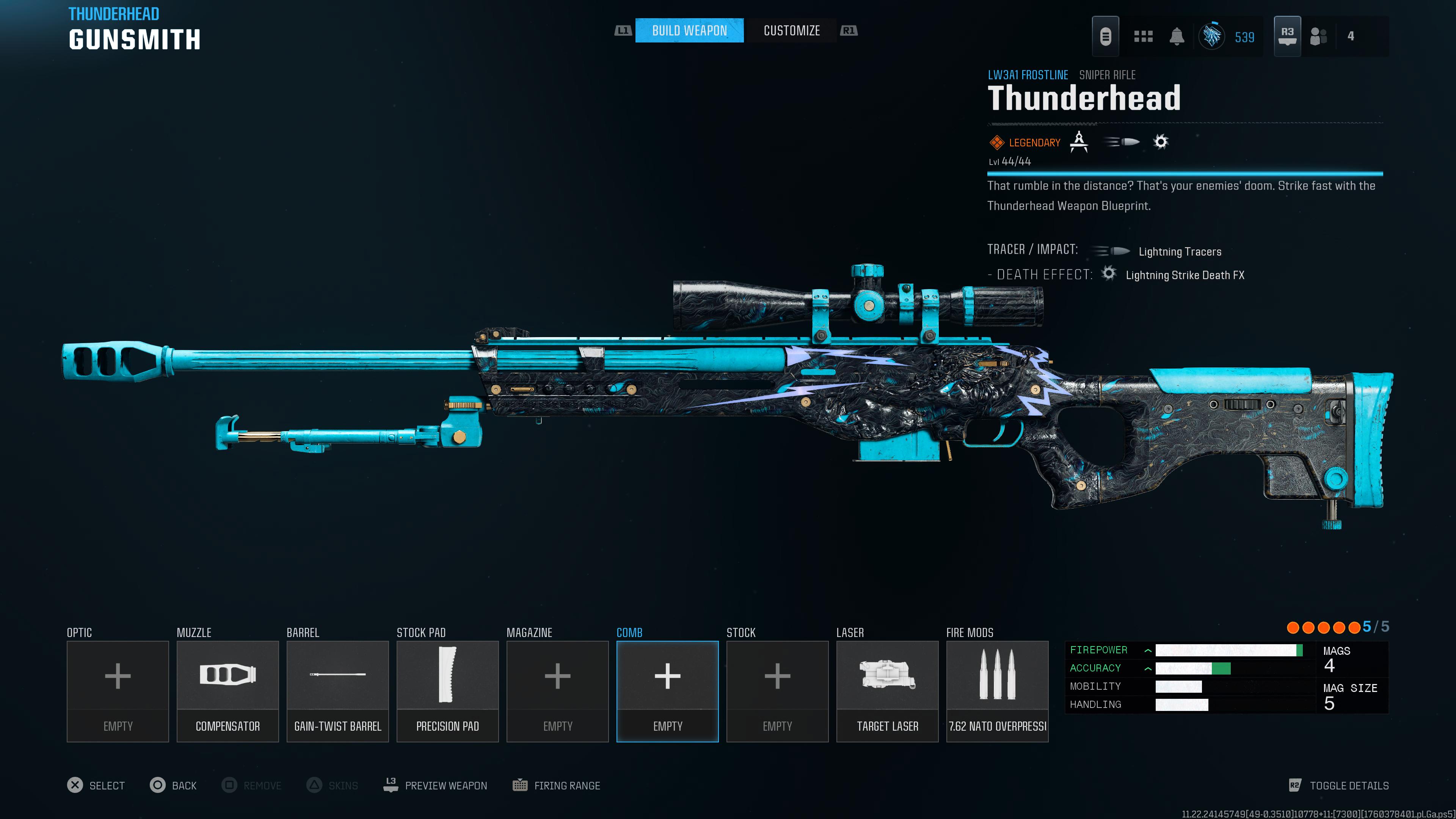Choose the Compensator muzzle slot
Screen dimensions: 1456x819
pyautogui.click(x=227, y=691)
